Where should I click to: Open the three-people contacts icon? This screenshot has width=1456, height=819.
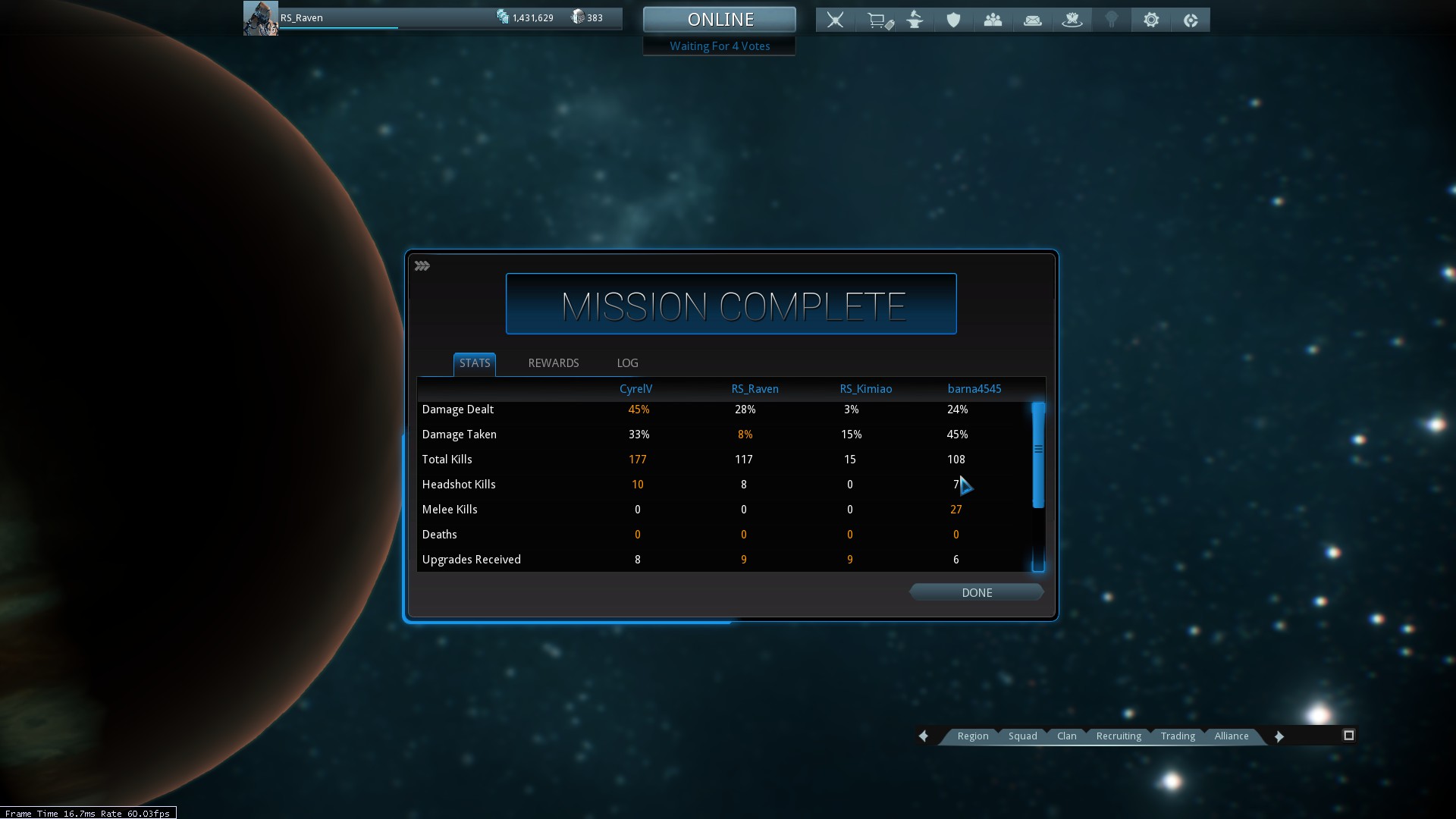click(993, 20)
